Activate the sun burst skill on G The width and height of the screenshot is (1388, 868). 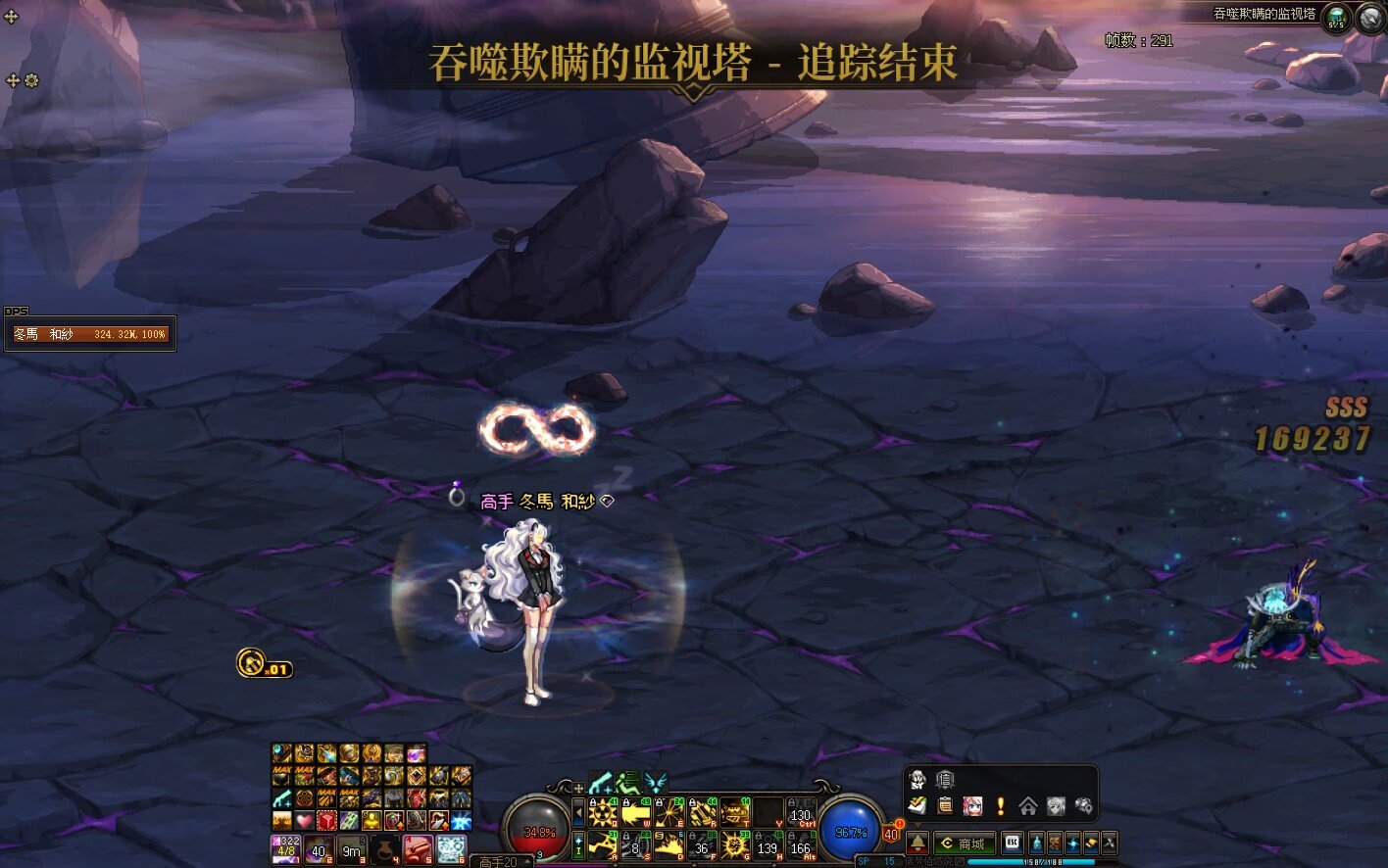pos(735,844)
